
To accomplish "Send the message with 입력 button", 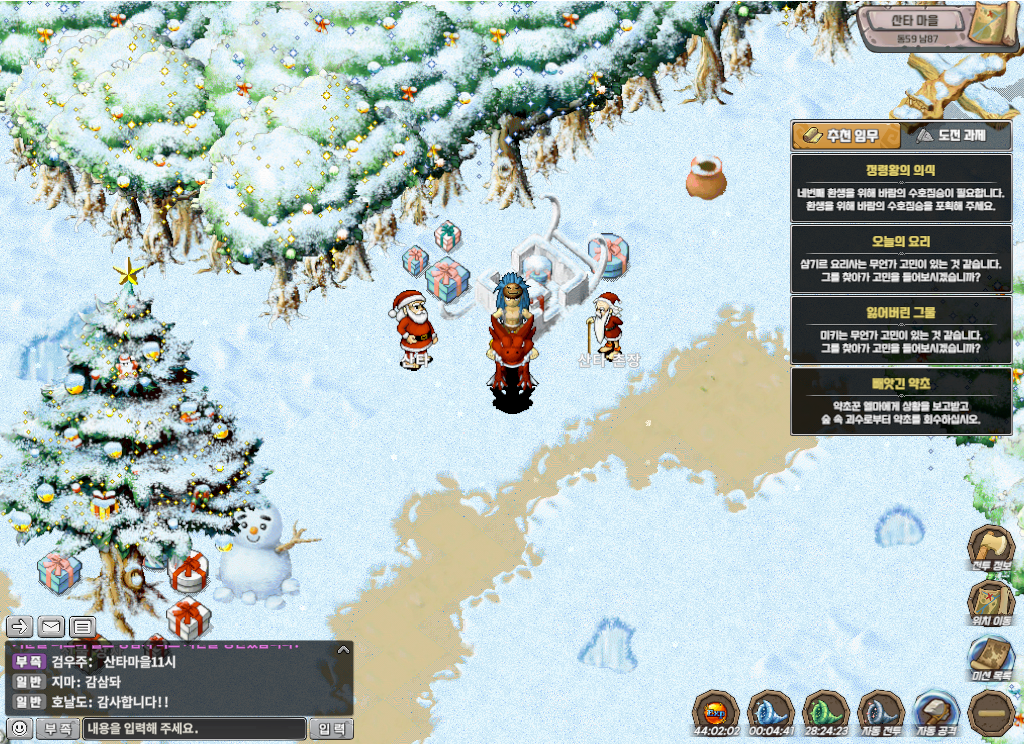I will [331, 728].
